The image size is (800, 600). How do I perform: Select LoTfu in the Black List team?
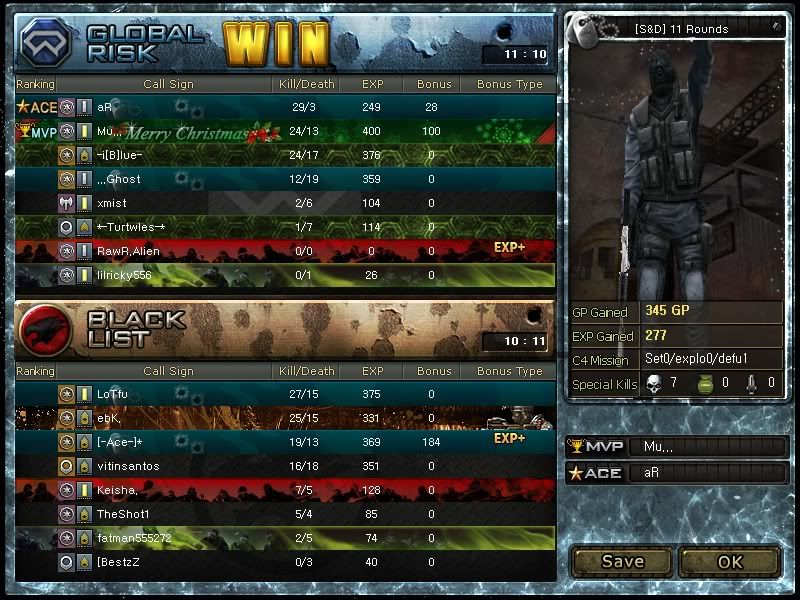tap(285, 394)
